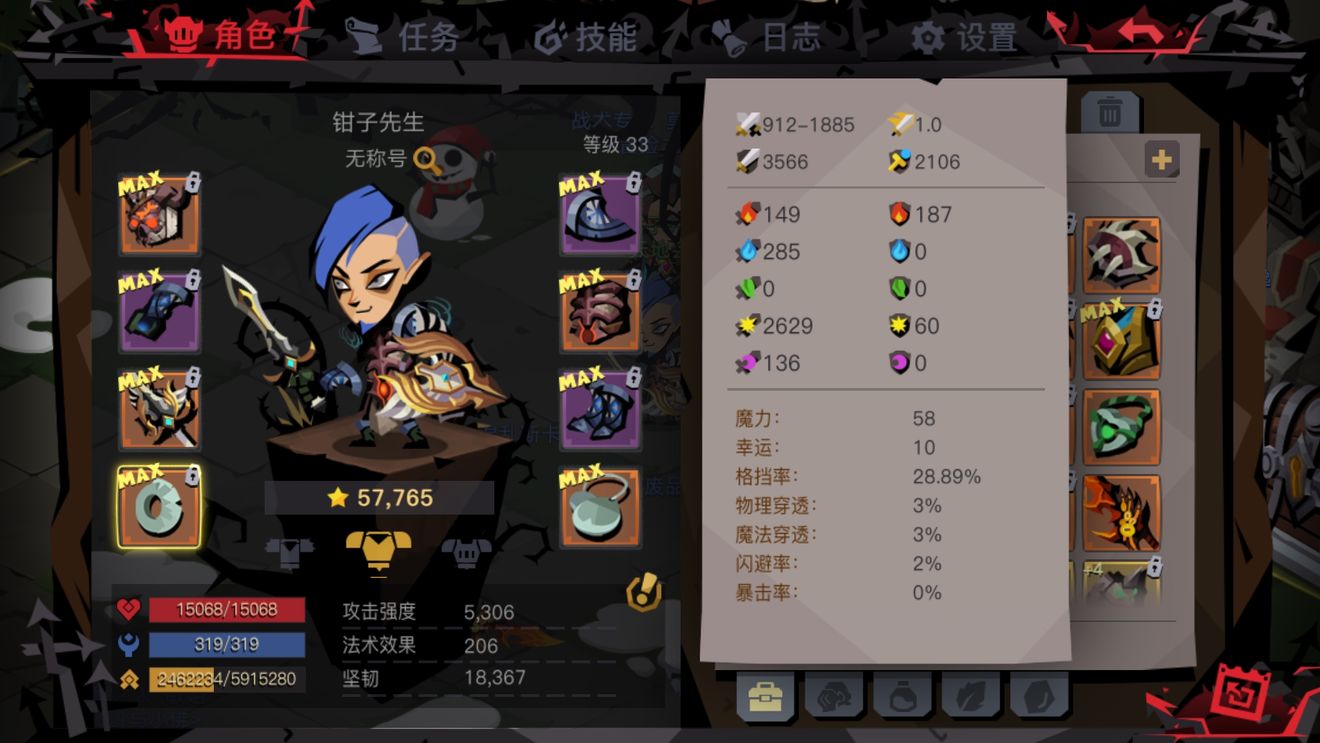This screenshot has width=1320, height=743.
Task: Click the experience progress bar
Action: point(225,676)
